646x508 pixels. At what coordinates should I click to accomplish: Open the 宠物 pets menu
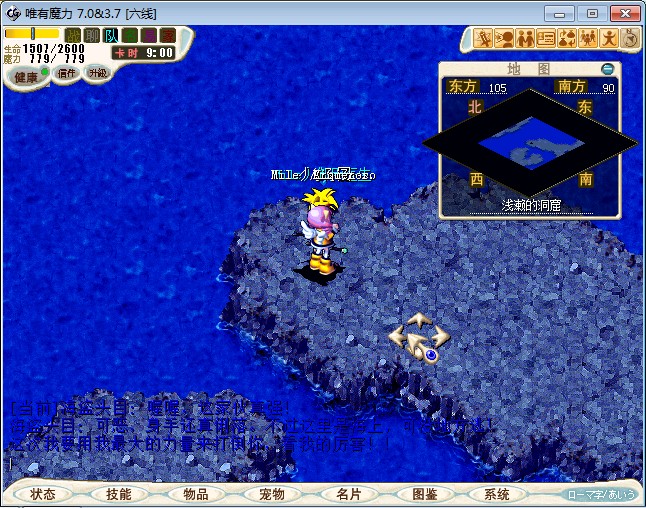click(x=271, y=494)
